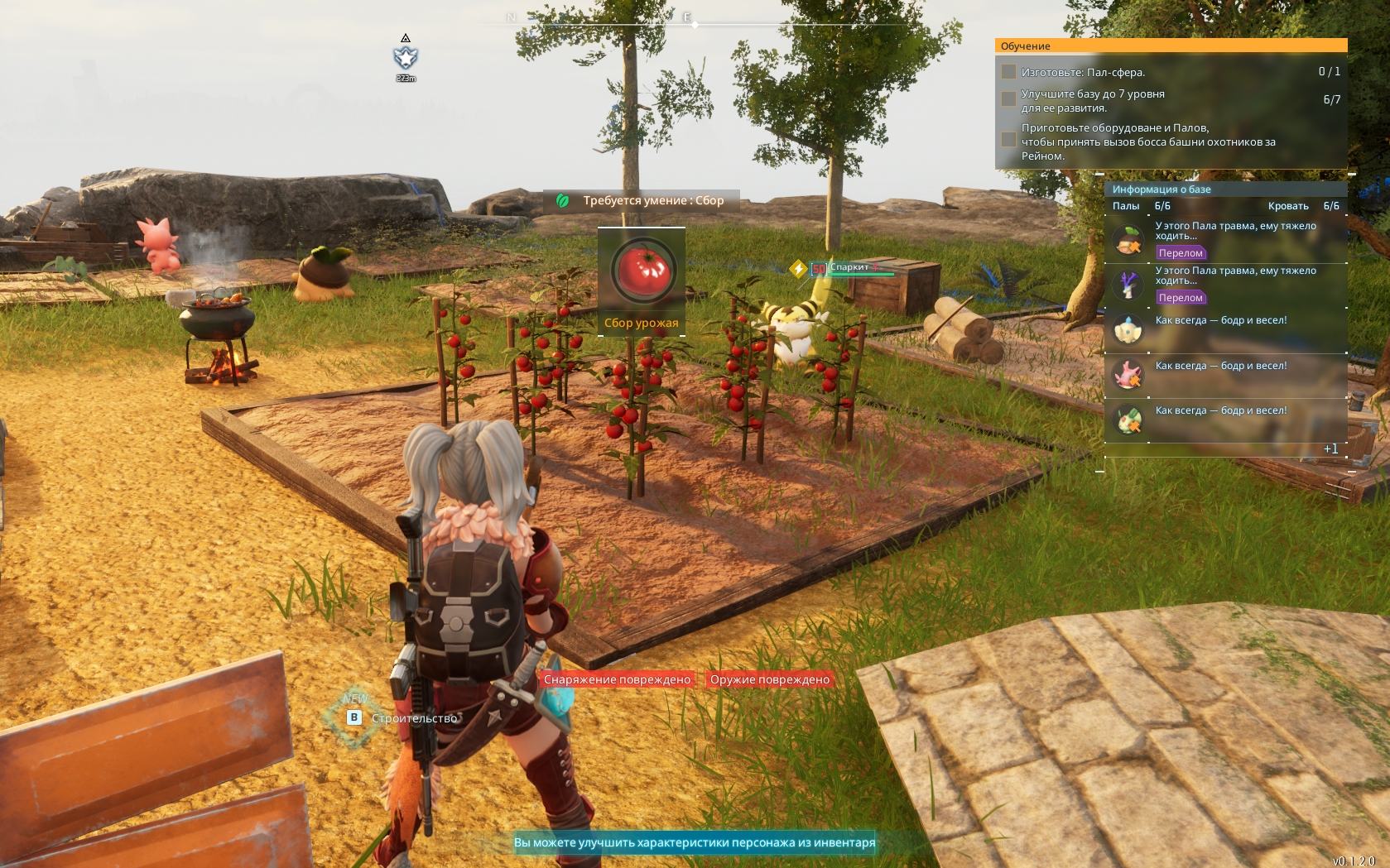Image resolution: width=1390 pixels, height=868 pixels.
Task: Tick the Rayne tower boss objective checkbox
Action: 1008,140
